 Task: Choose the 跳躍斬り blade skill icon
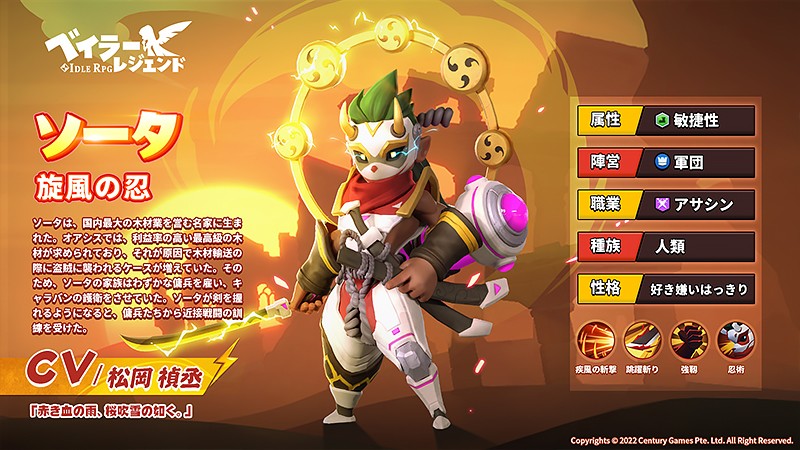tap(643, 340)
